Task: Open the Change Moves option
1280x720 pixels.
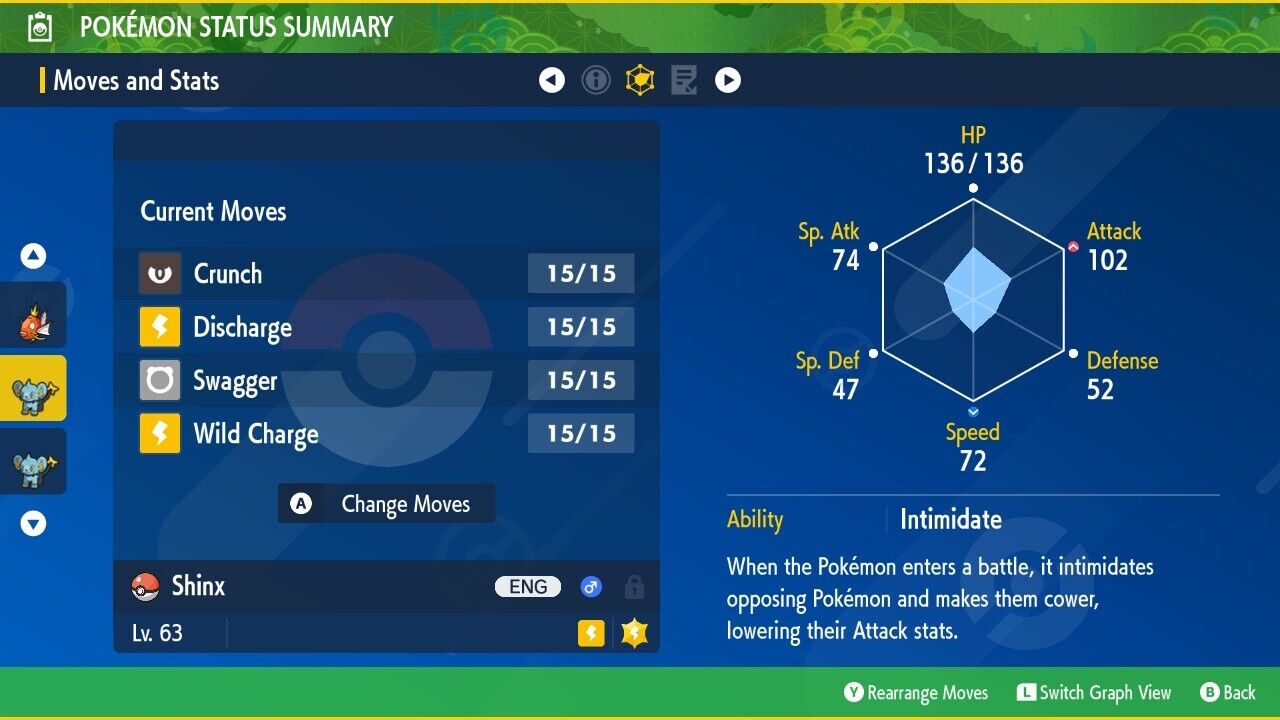Action: point(386,504)
